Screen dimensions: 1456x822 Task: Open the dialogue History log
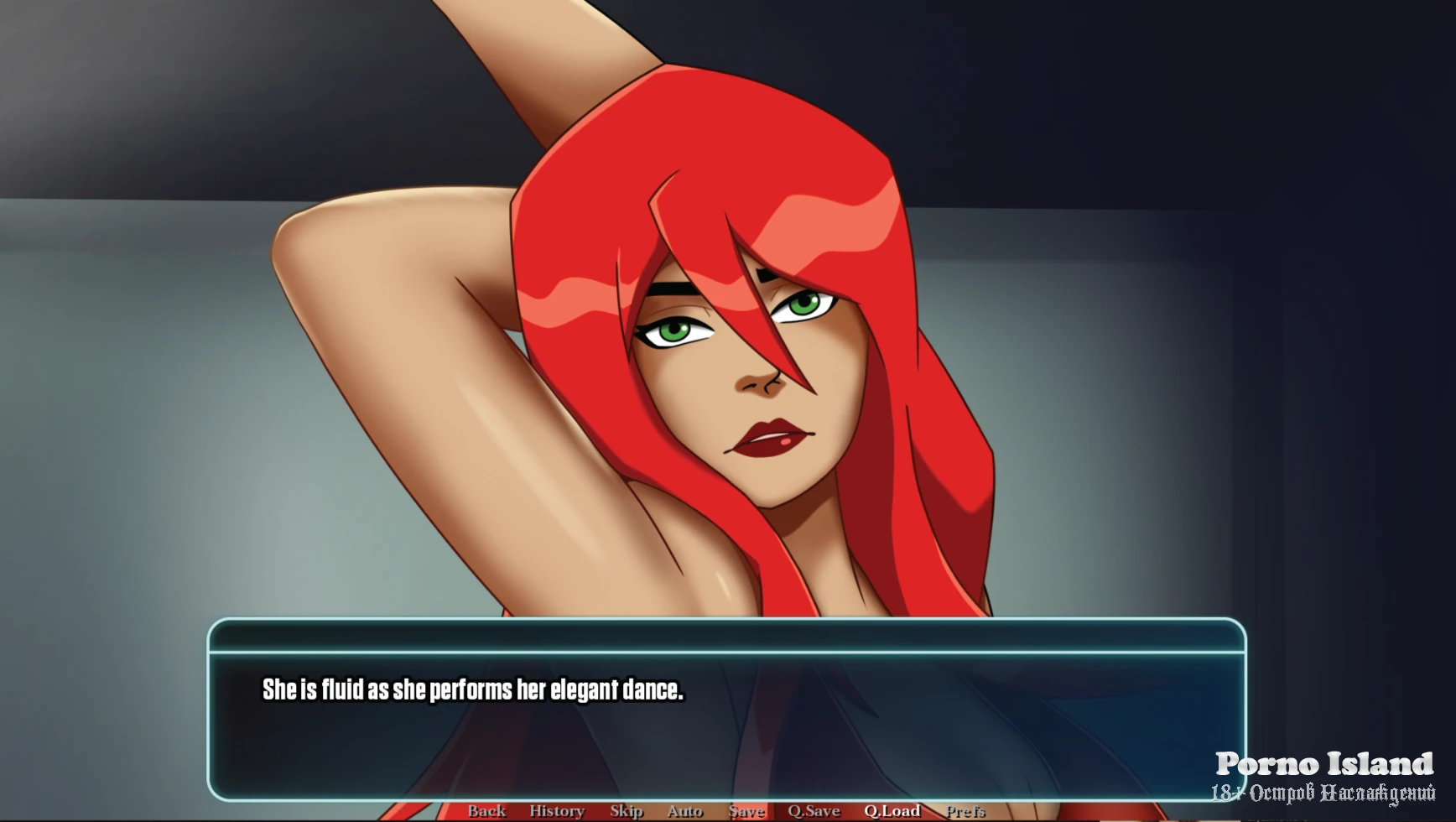(556, 810)
